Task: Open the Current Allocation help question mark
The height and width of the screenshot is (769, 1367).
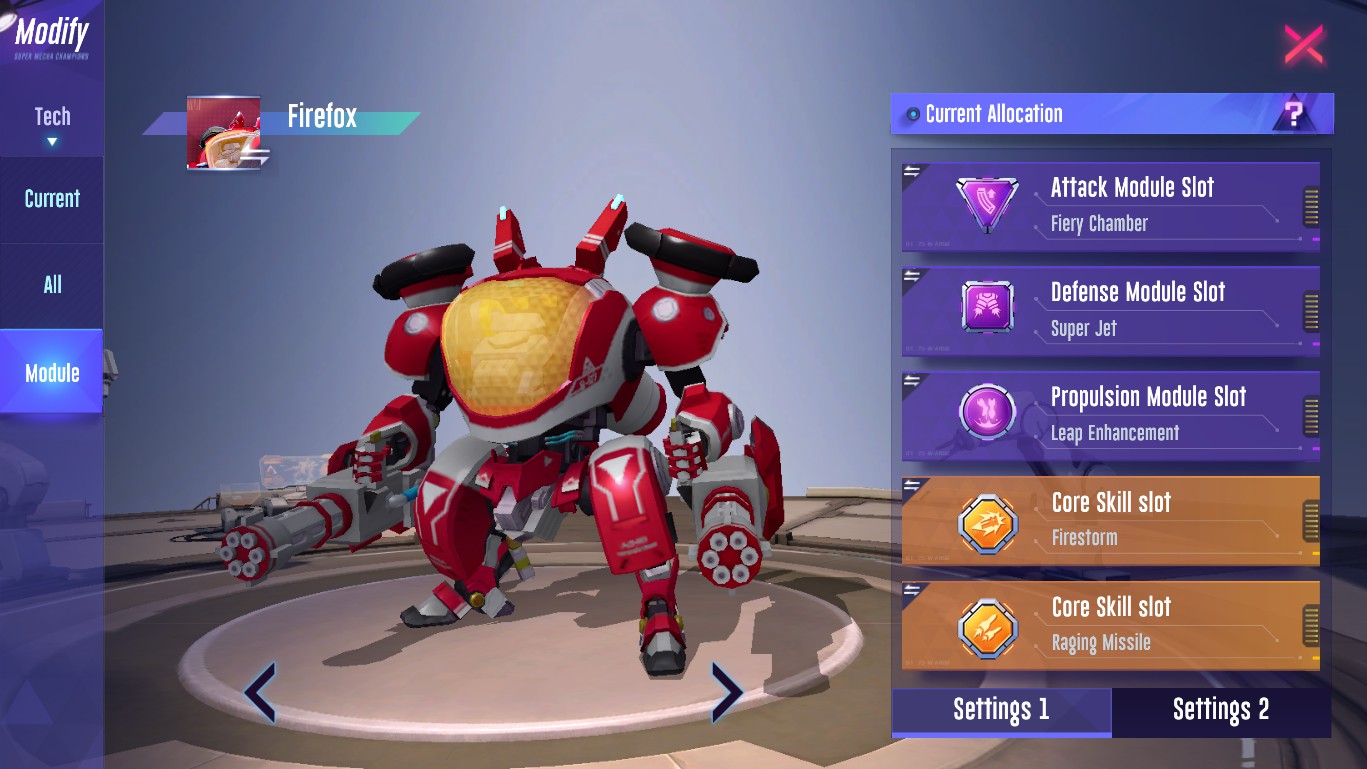Action: point(1294,114)
